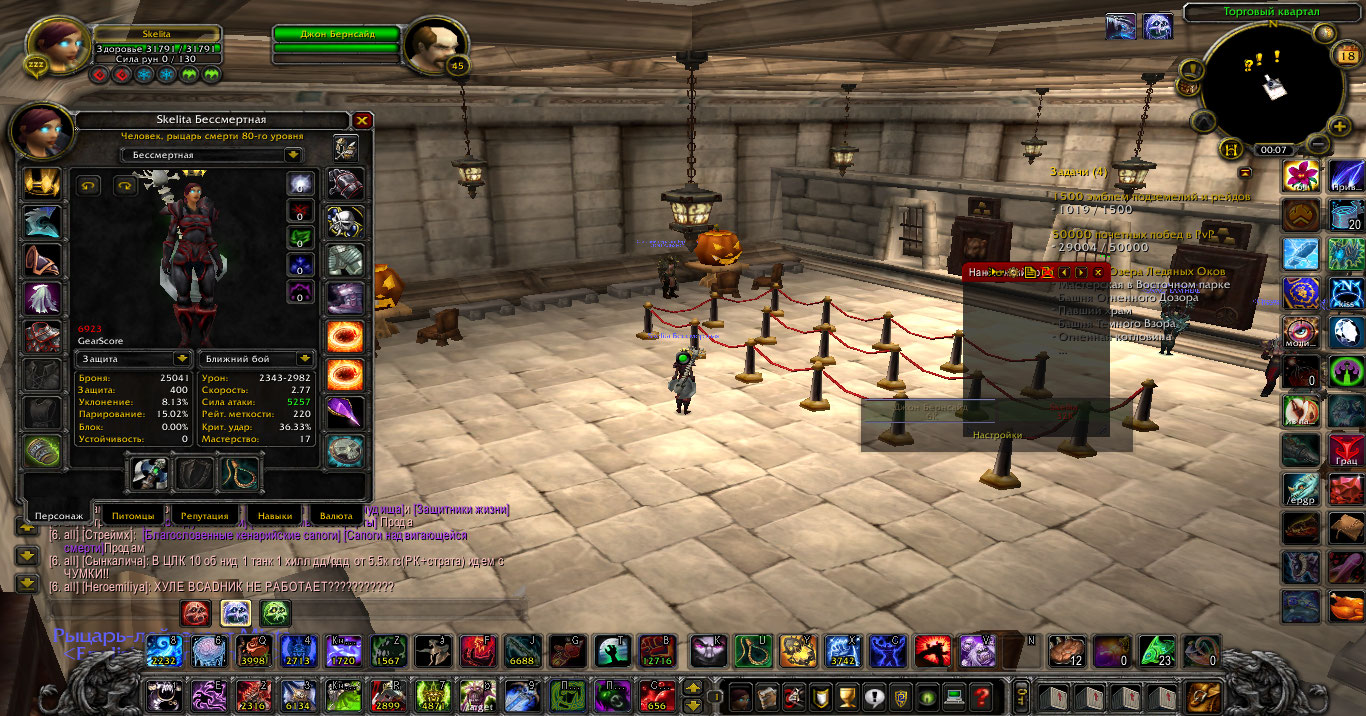Collapse the Задачи objectives tracker

tap(1245, 171)
